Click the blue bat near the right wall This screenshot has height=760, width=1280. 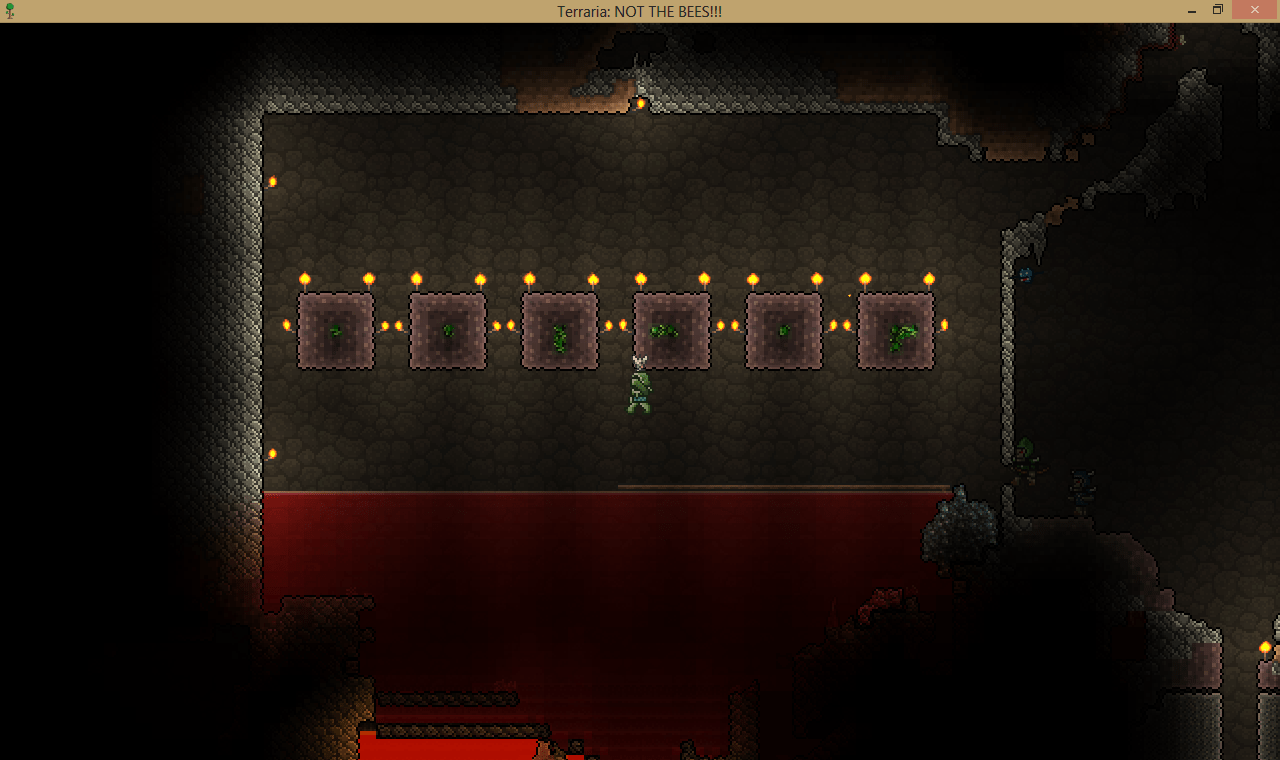click(x=1027, y=275)
